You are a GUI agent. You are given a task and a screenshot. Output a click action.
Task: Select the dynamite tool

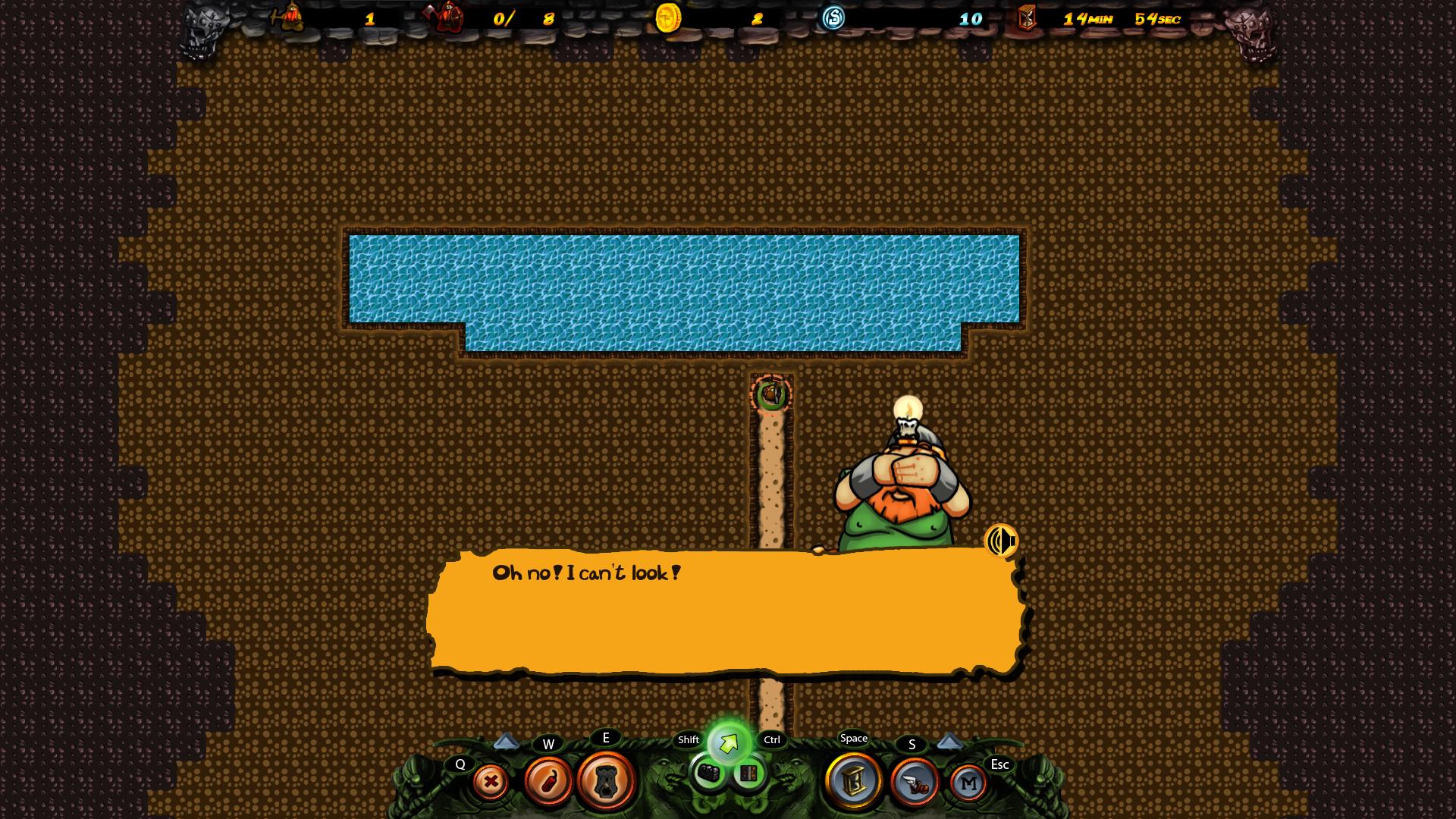click(x=548, y=780)
